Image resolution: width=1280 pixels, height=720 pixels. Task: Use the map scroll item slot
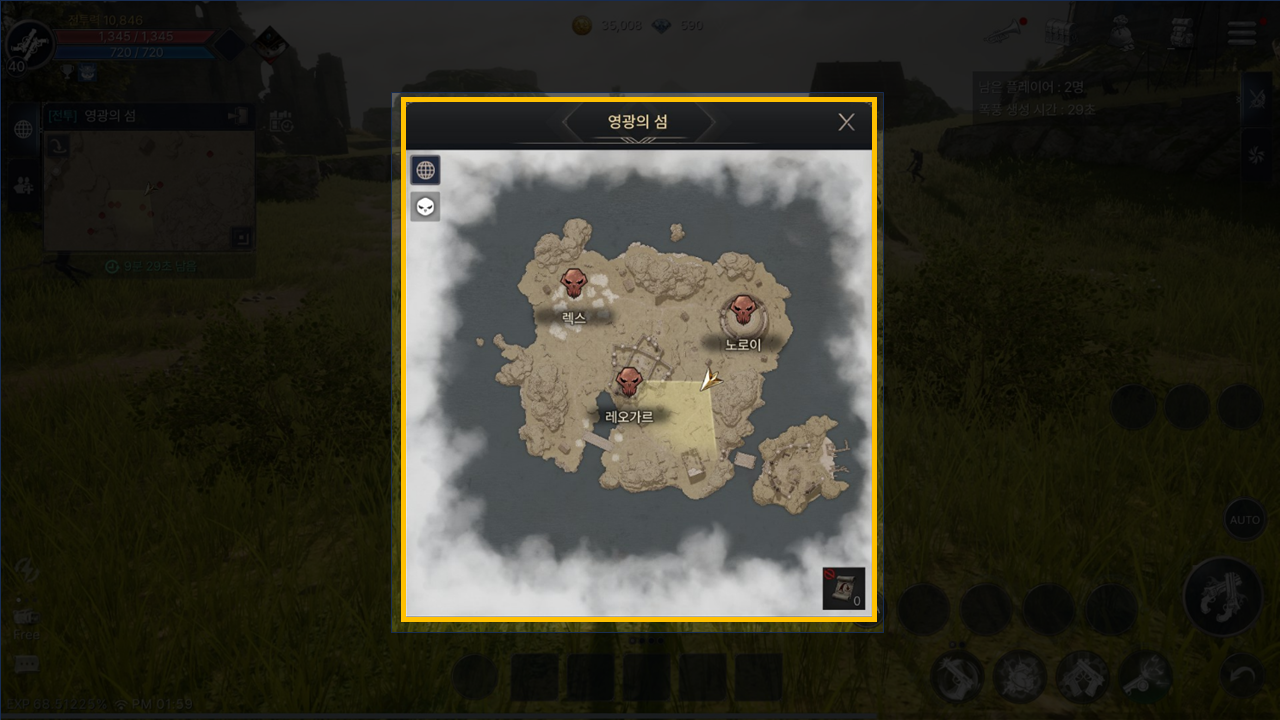pos(843,588)
